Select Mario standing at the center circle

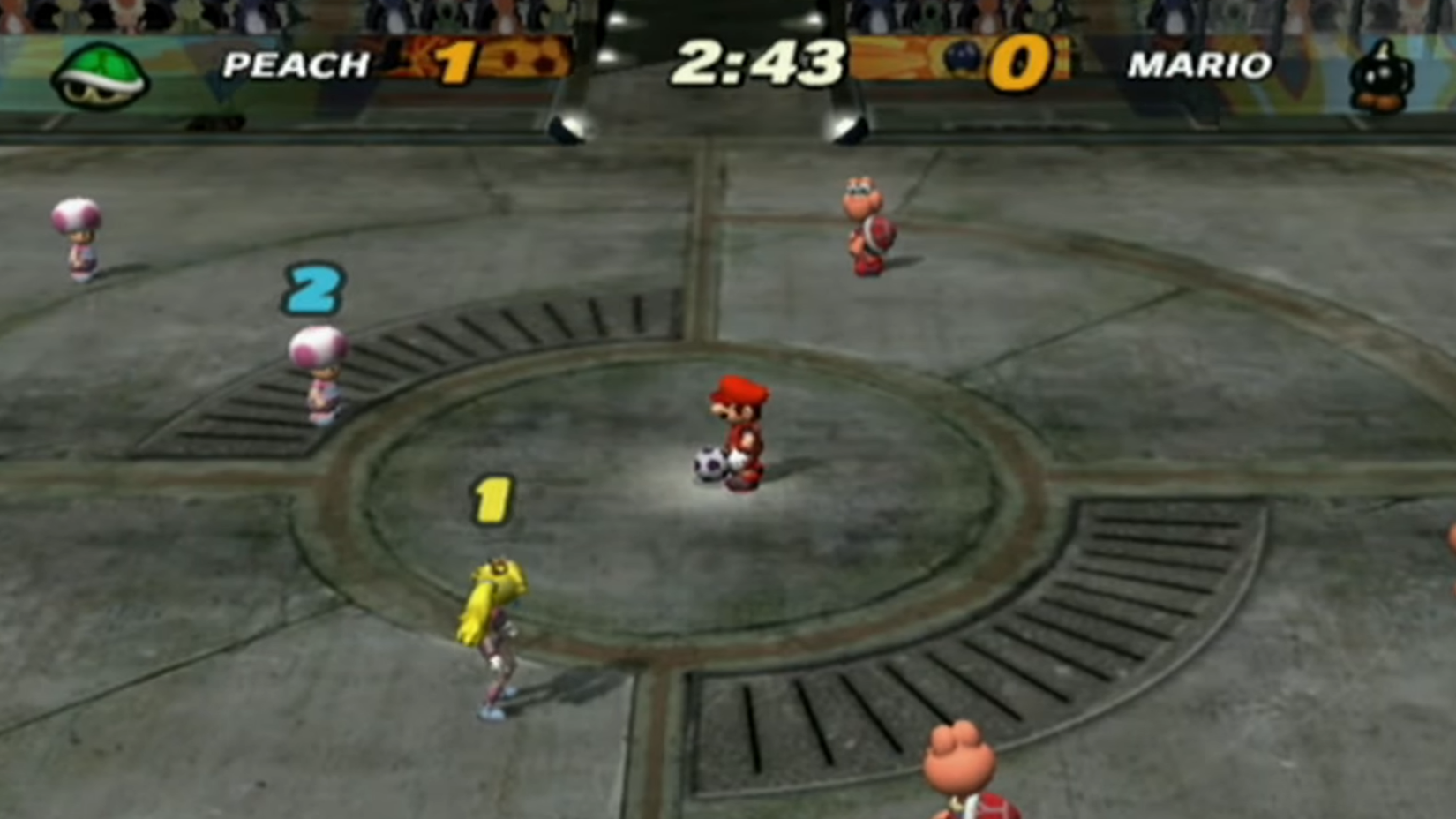741,428
